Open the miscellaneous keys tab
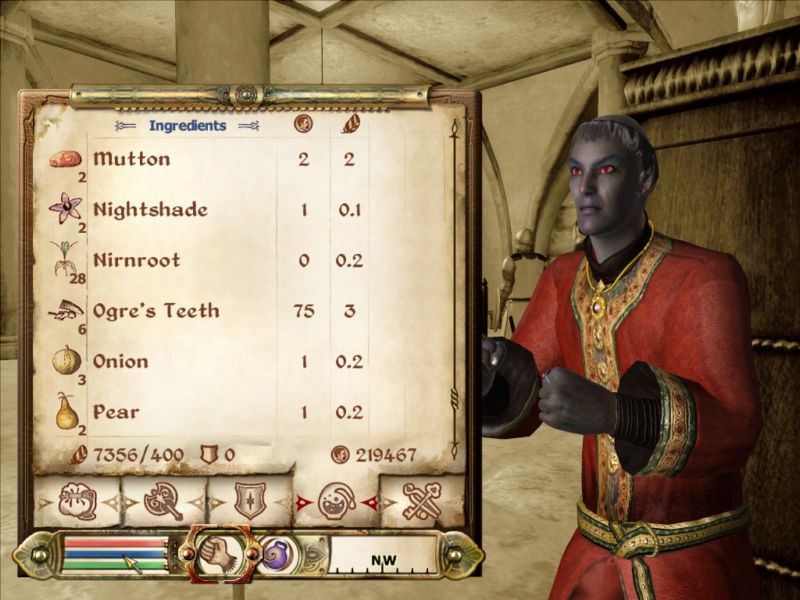The image size is (800, 600). tap(422, 499)
